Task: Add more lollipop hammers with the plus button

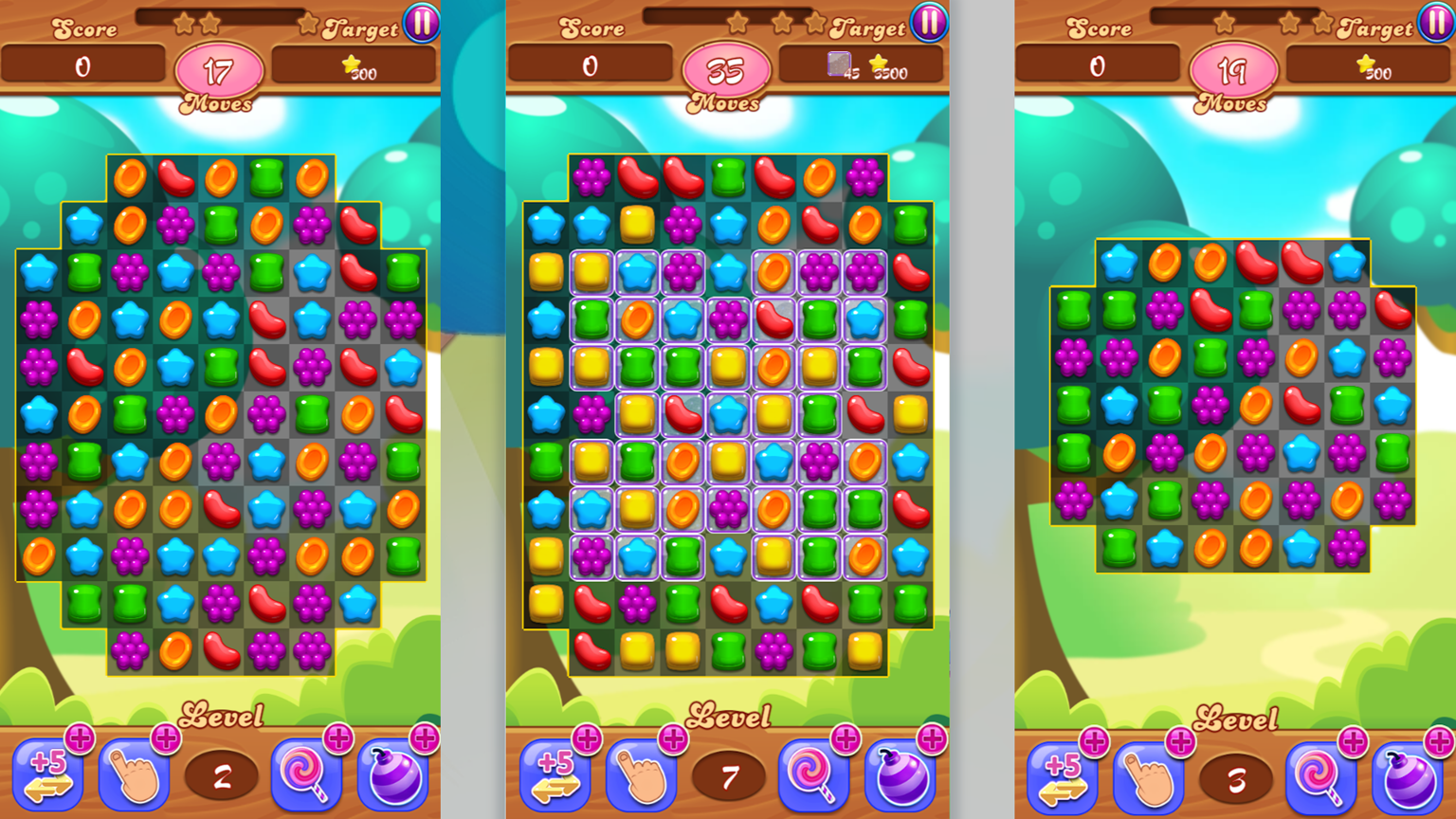Action: [x=337, y=740]
